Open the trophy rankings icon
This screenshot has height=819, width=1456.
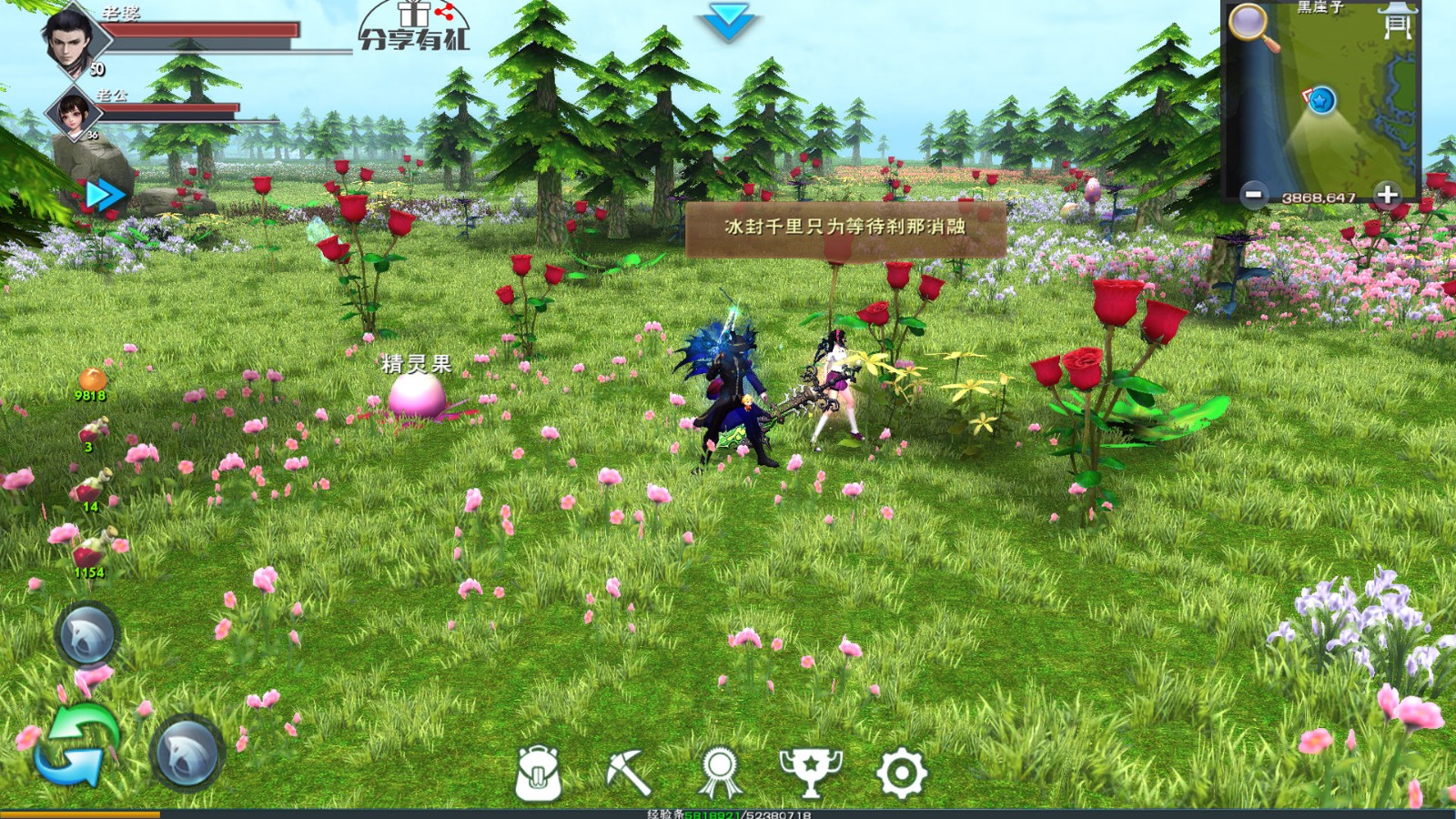[x=813, y=773]
